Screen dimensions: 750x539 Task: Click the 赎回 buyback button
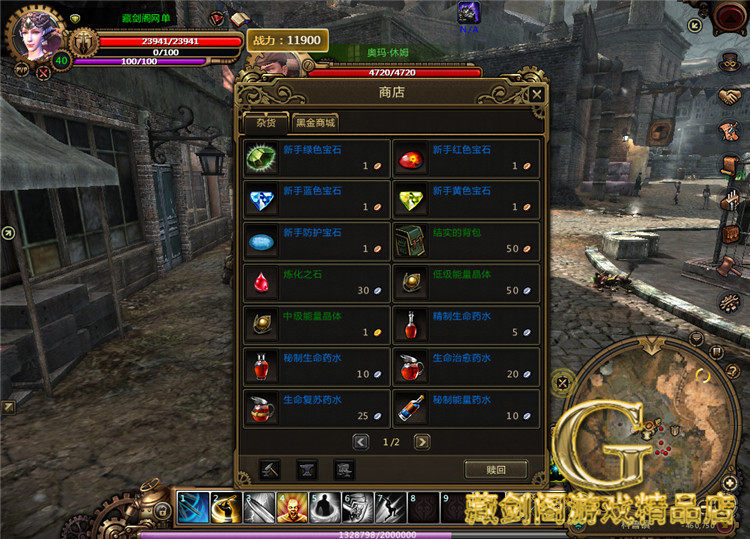[x=496, y=469]
